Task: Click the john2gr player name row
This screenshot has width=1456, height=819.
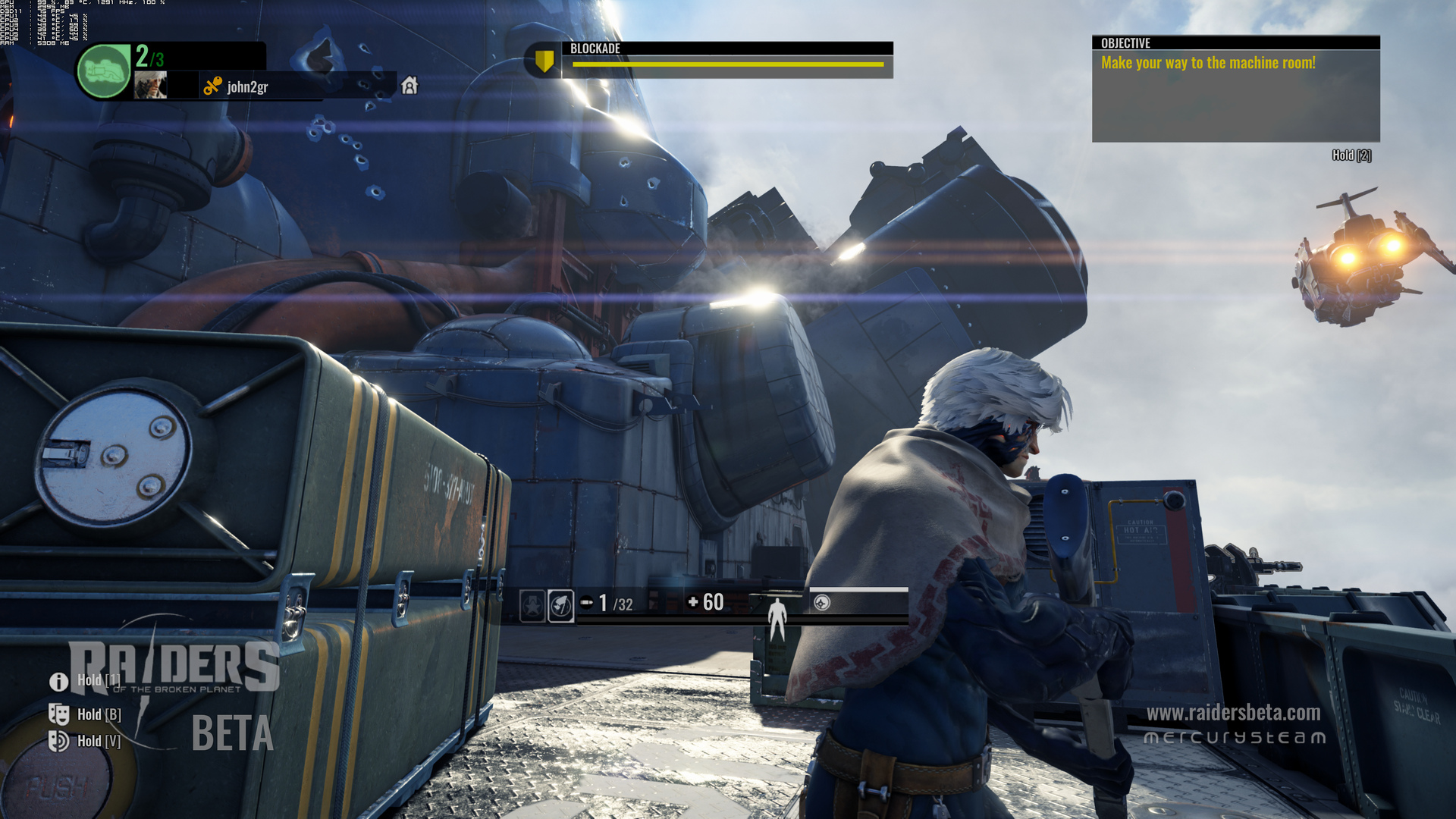Action: (247, 87)
